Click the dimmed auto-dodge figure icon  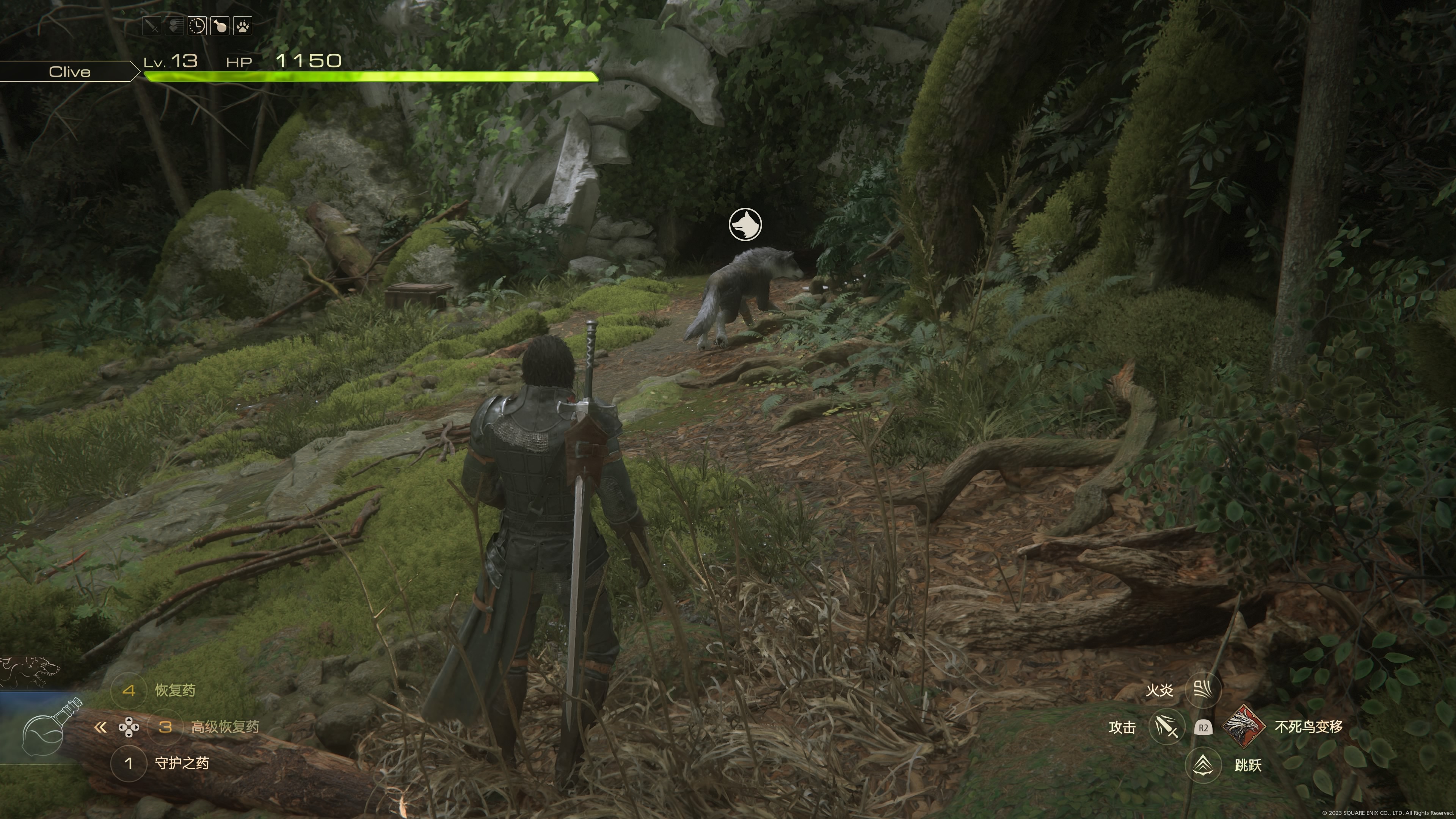coord(174,26)
